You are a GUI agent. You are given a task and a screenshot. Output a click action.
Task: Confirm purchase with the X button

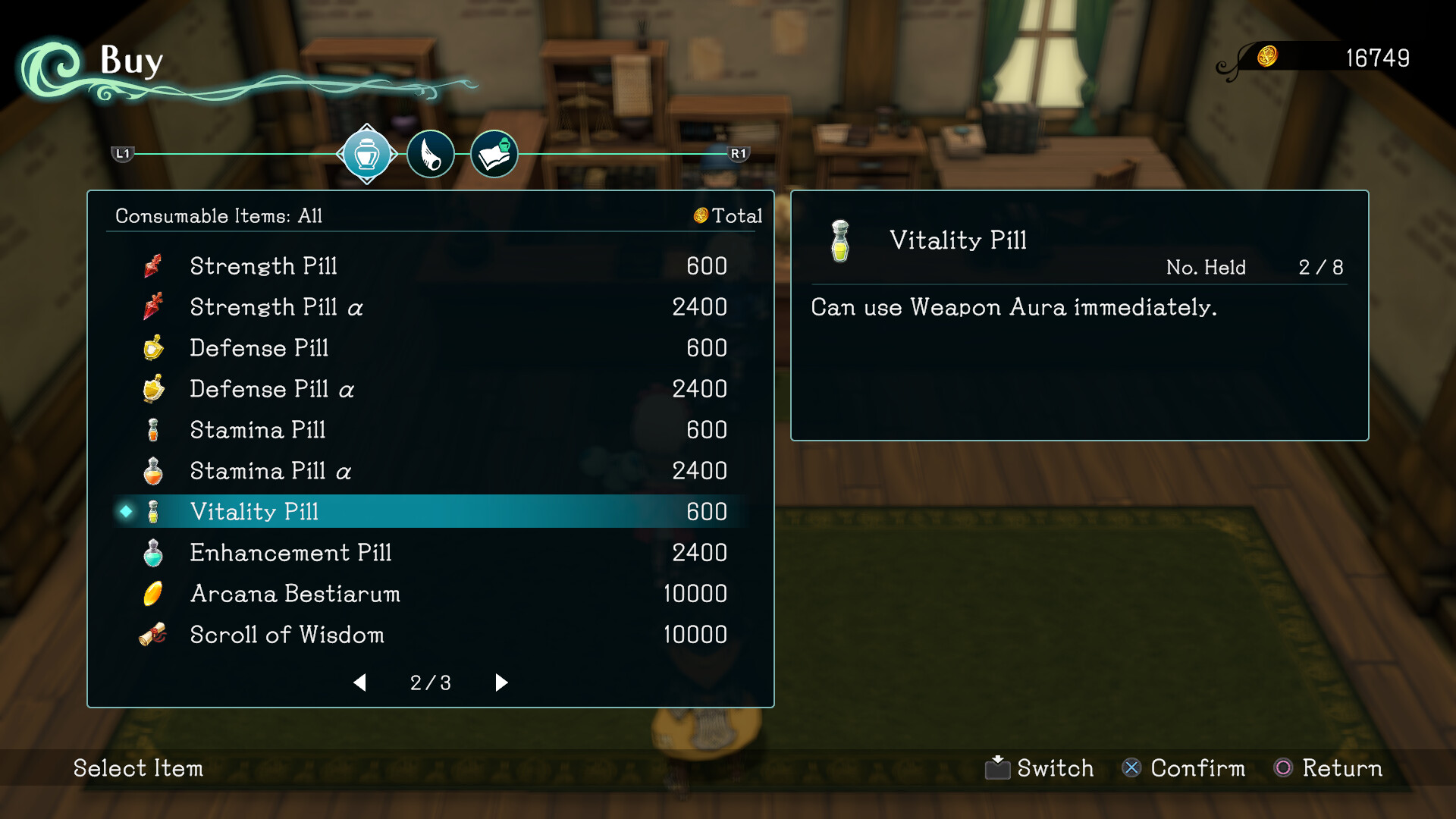[1131, 768]
